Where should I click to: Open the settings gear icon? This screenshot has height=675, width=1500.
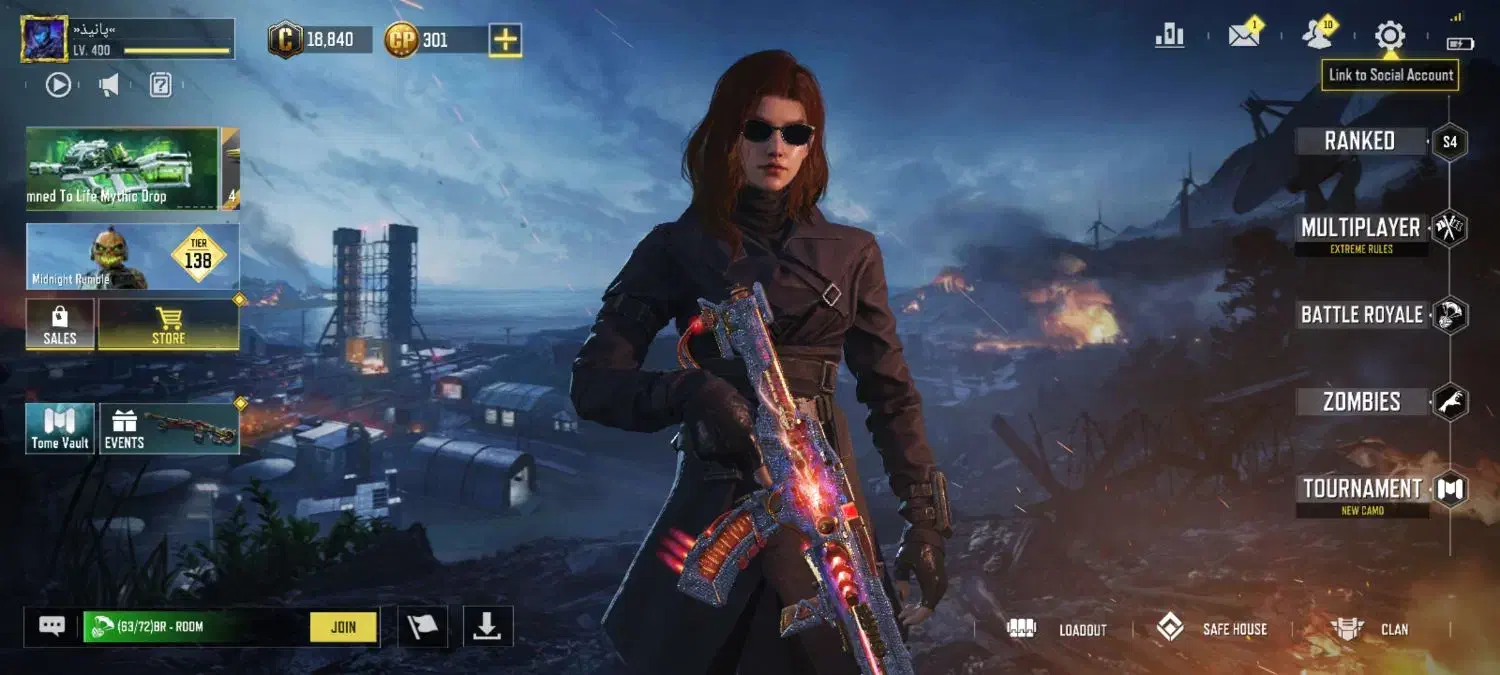1390,36
